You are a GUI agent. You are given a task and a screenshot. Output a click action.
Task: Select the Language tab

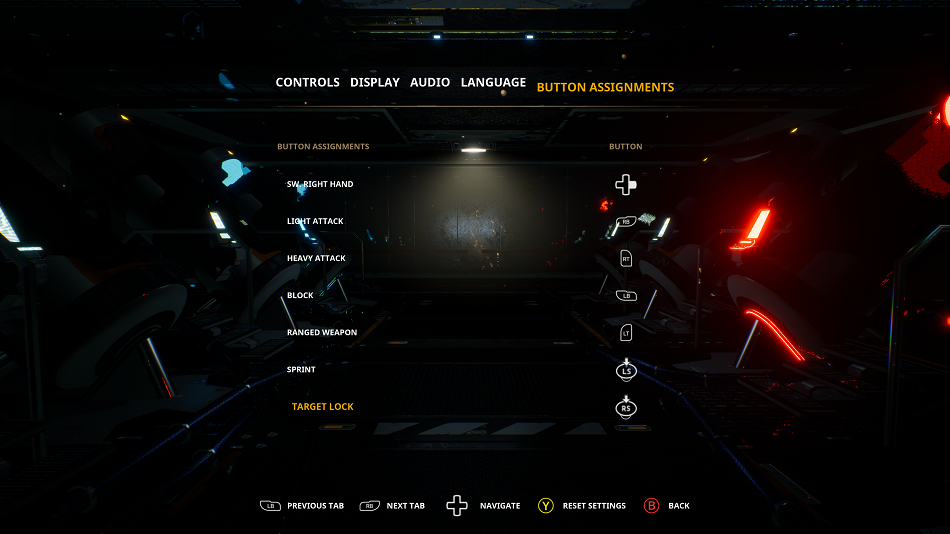493,83
